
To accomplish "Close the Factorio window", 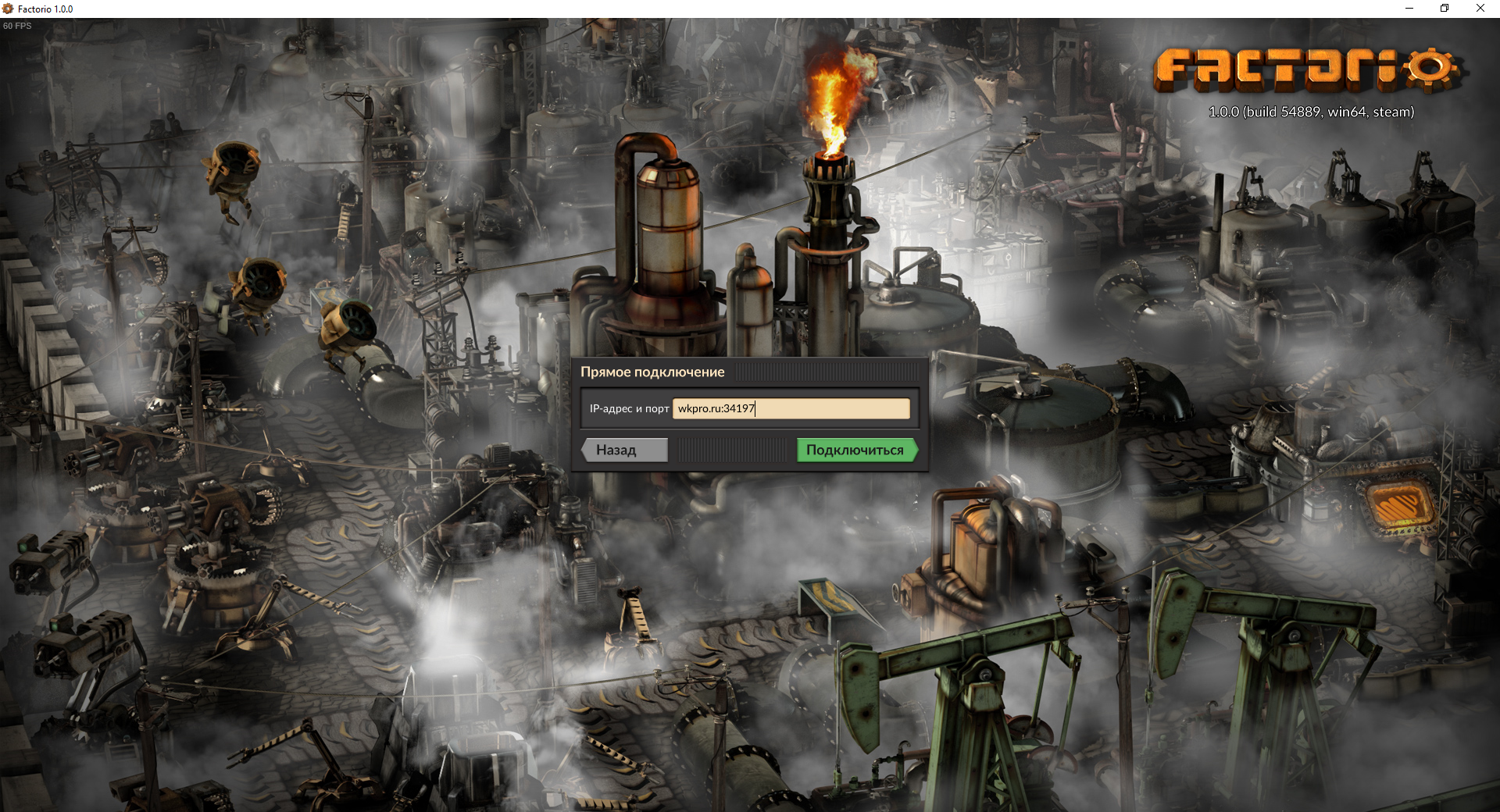I will click(1480, 9).
